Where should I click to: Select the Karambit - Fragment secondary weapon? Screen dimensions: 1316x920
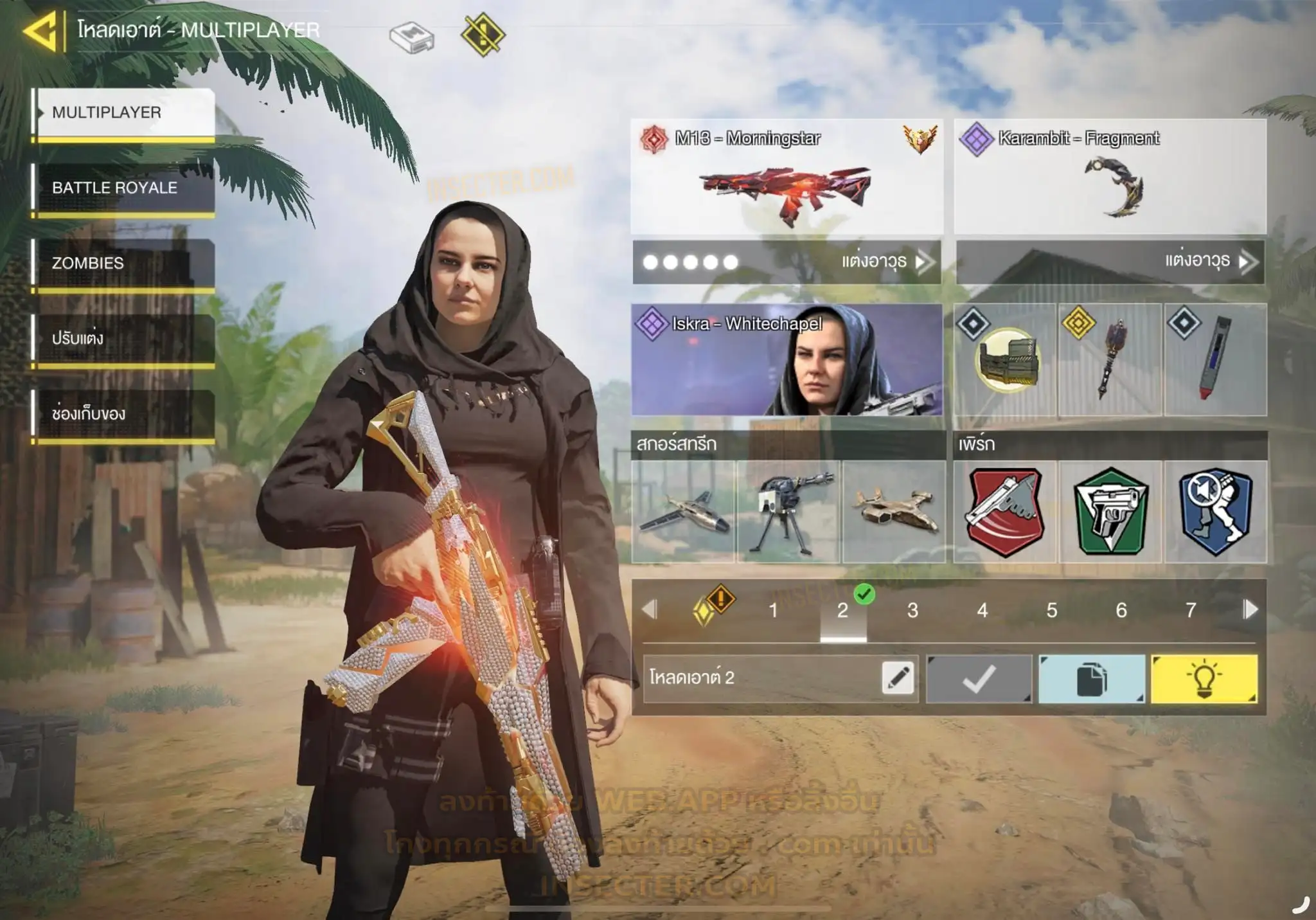(x=1110, y=177)
